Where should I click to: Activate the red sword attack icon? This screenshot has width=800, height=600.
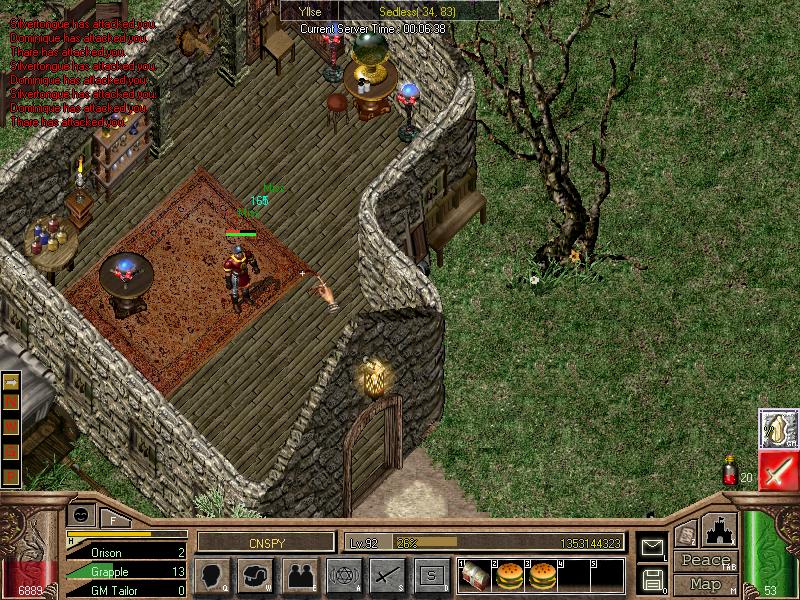(x=778, y=470)
